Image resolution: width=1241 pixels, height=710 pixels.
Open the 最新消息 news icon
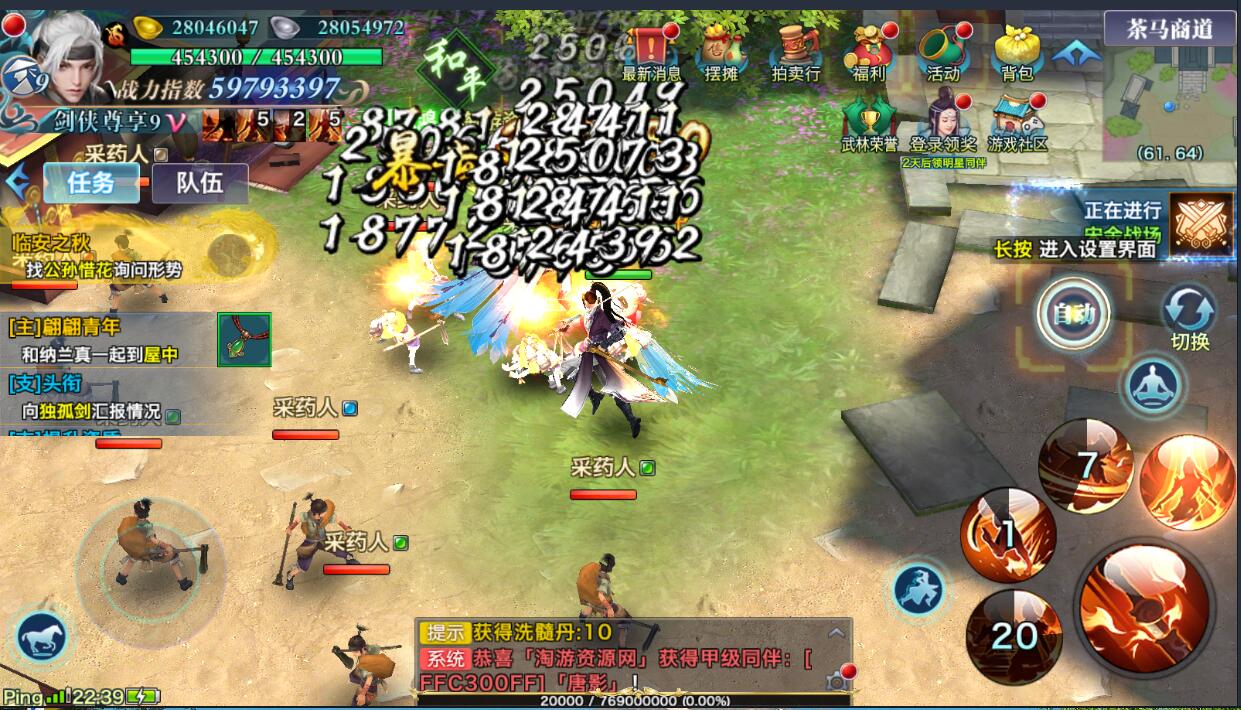pyautogui.click(x=651, y=52)
